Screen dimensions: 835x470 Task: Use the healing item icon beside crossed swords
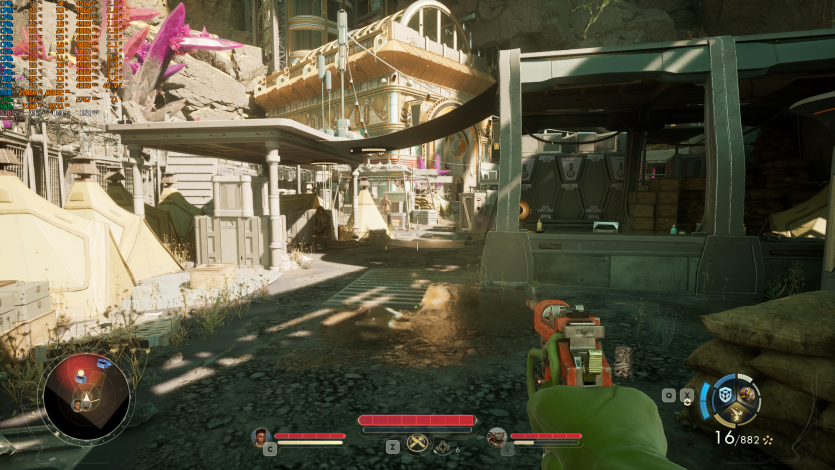442,447
